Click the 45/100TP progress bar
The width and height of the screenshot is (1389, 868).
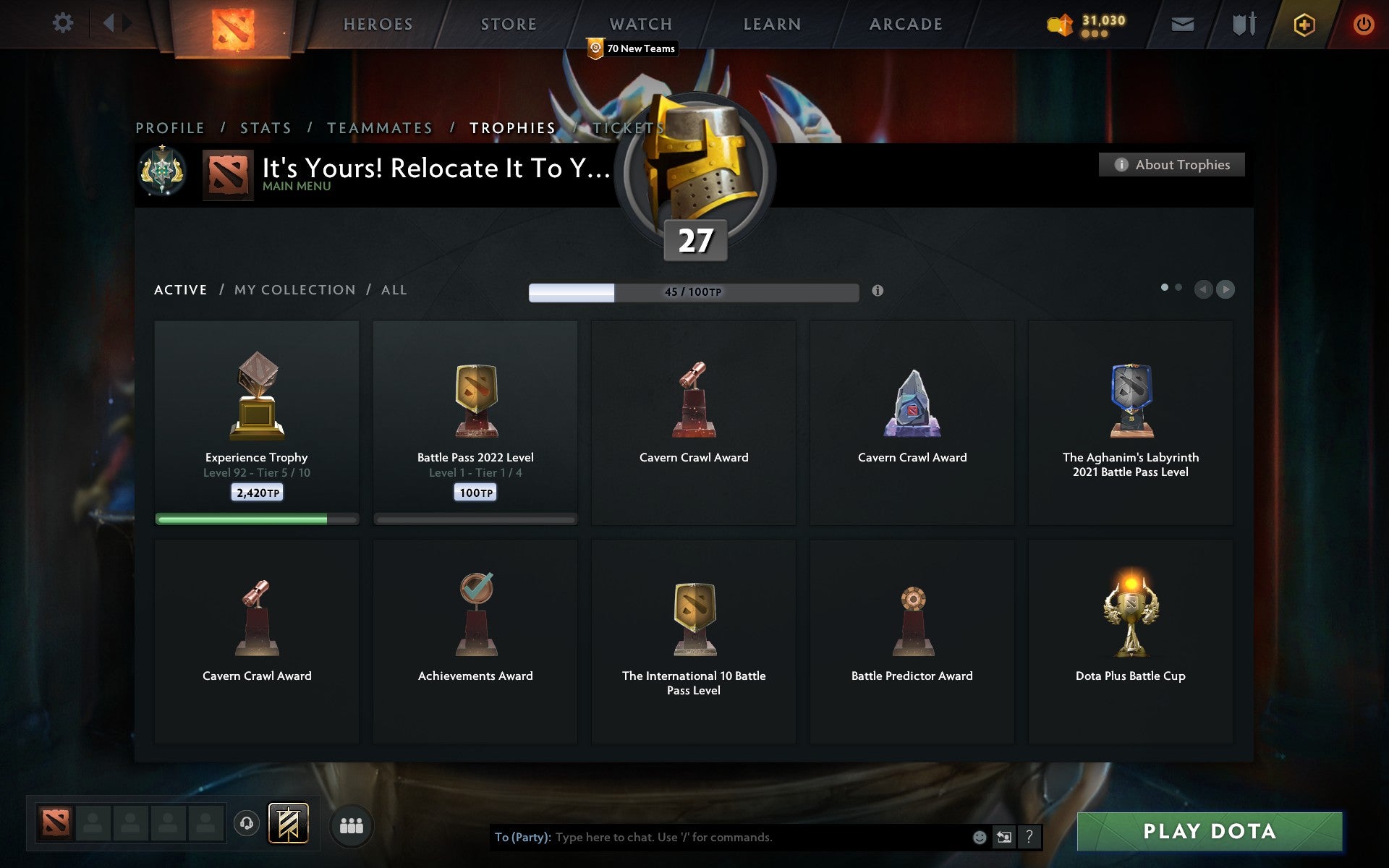click(692, 292)
